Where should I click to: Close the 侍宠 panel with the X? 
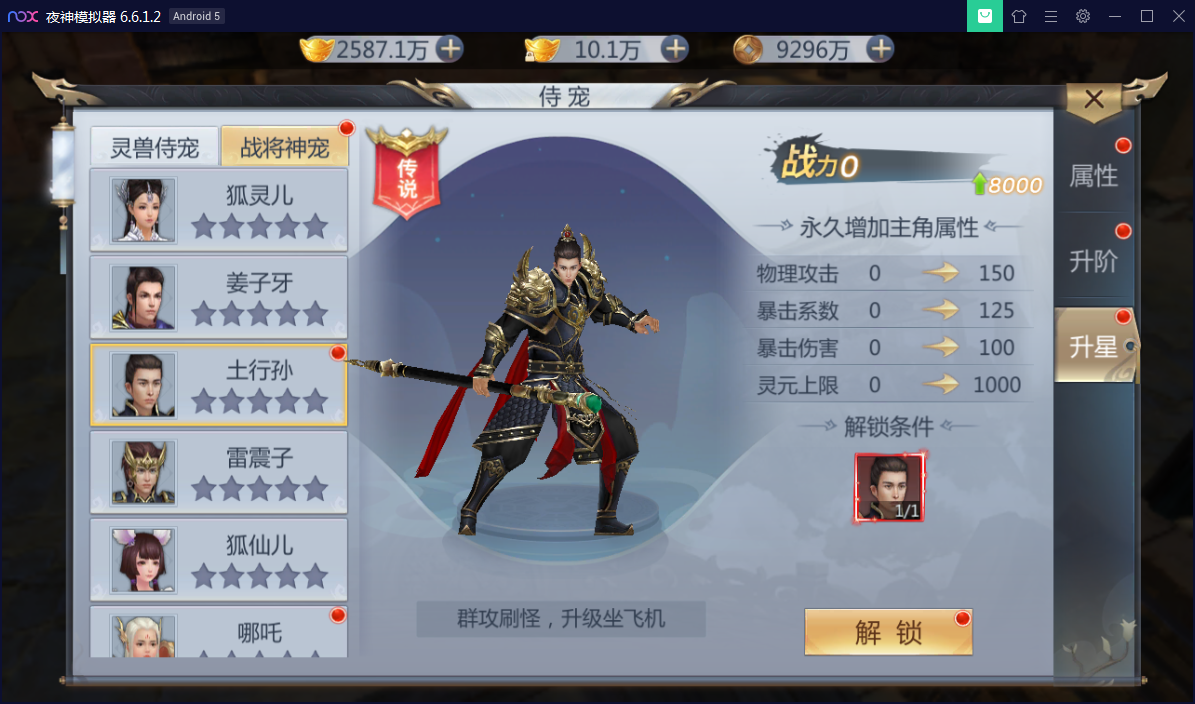[1094, 99]
